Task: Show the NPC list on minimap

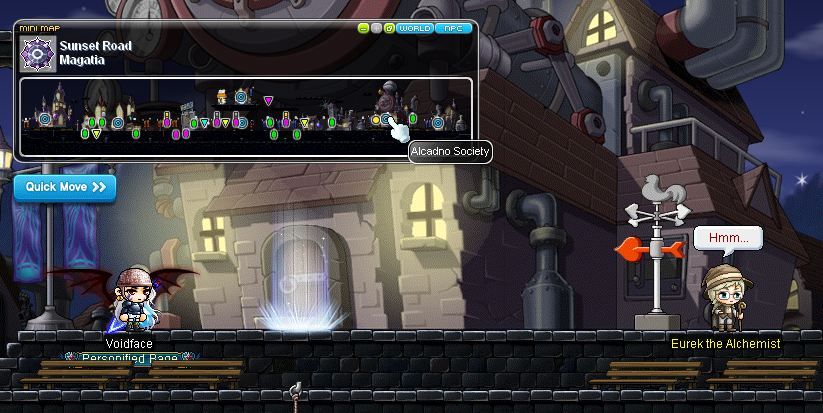Action: point(452,29)
